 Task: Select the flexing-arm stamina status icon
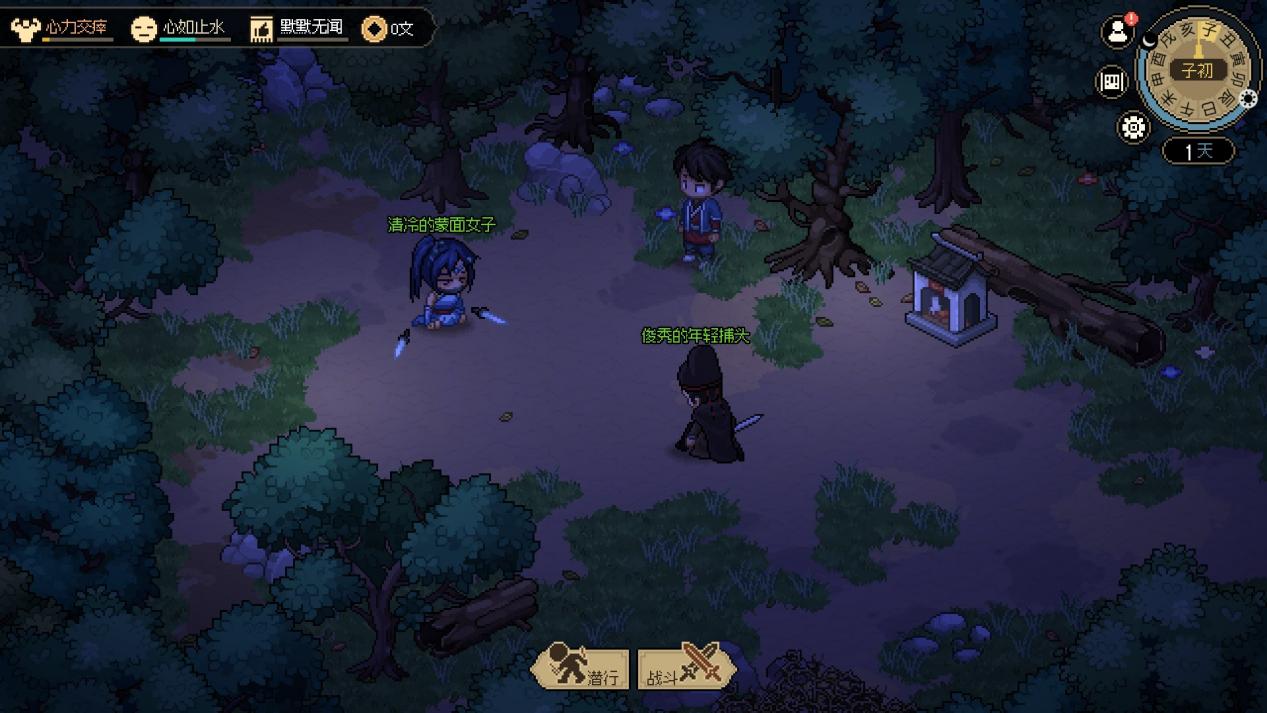coord(25,28)
